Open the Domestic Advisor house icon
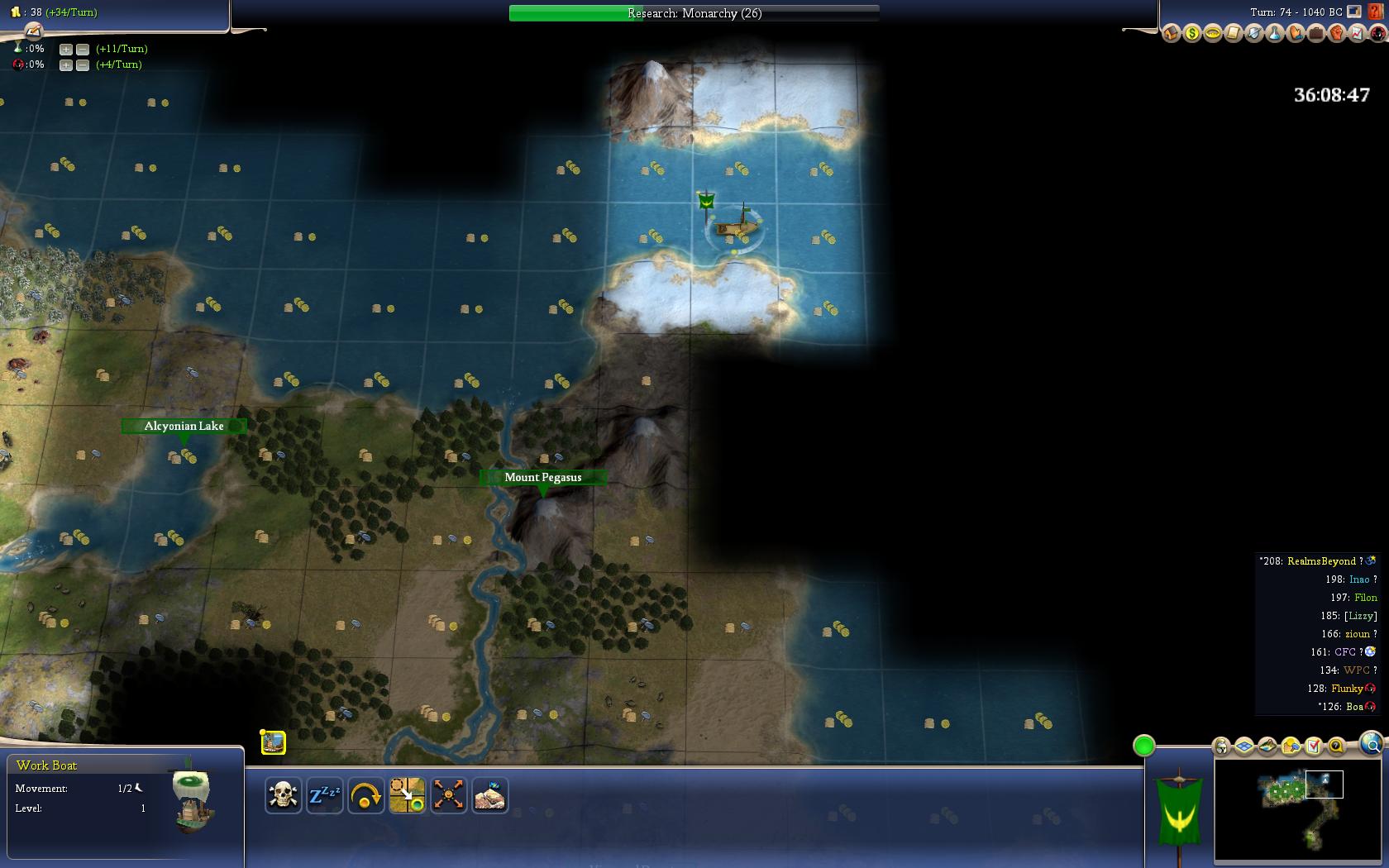Viewport: 1389px width, 868px height. 1171,34
